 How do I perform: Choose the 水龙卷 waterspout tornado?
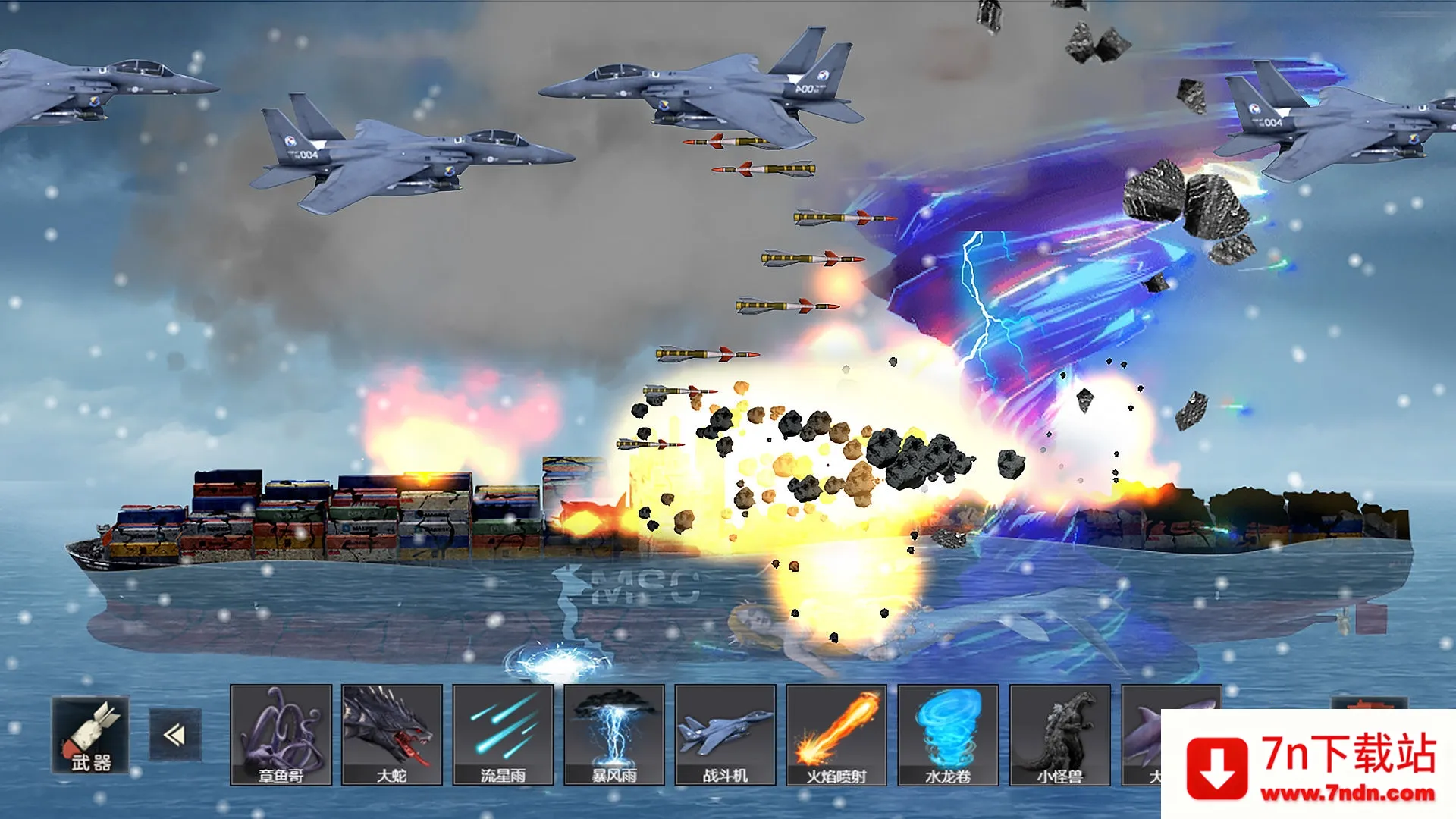point(947,735)
